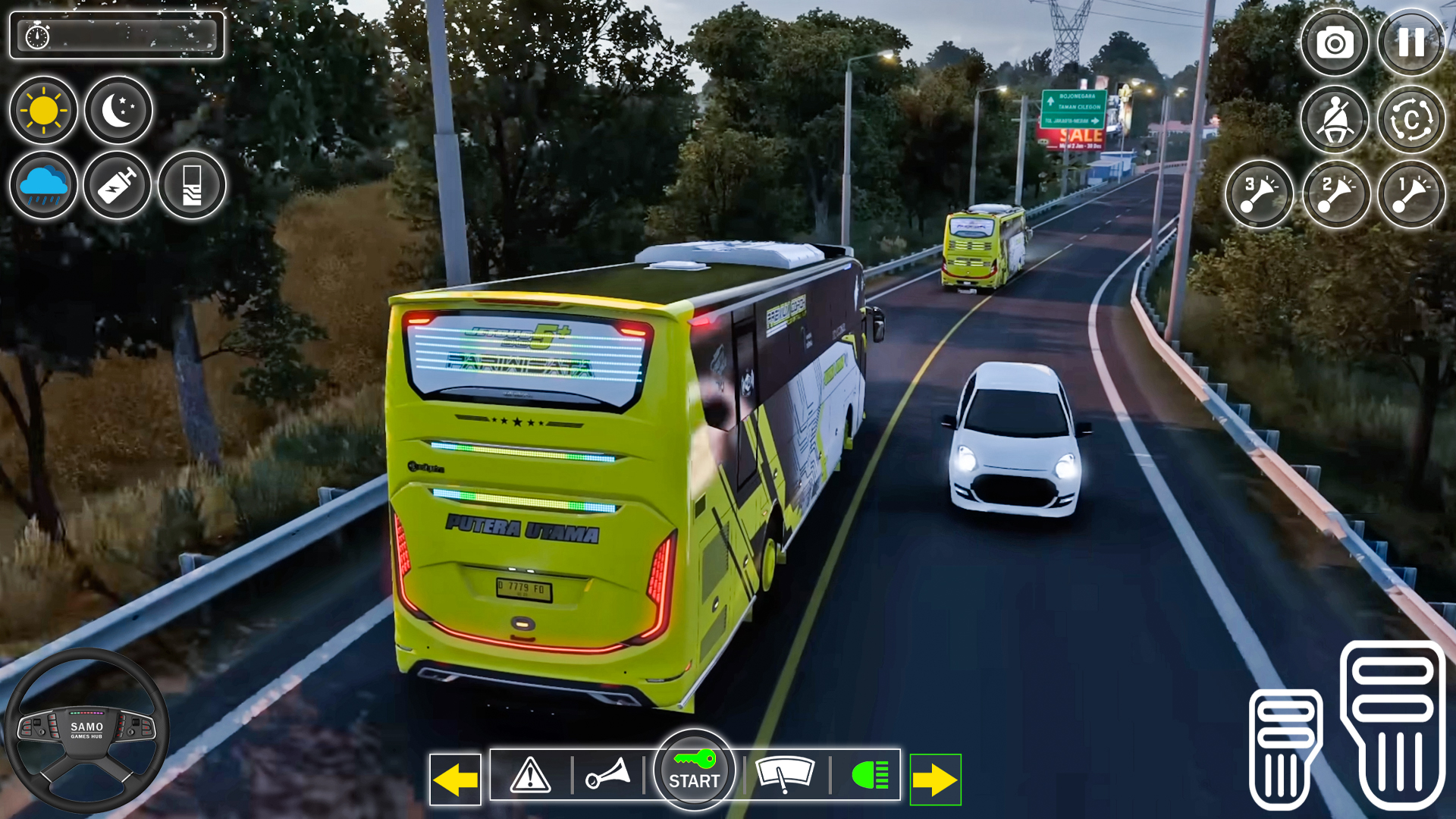
Task: Fasten the seatbelt icon
Action: [1335, 120]
